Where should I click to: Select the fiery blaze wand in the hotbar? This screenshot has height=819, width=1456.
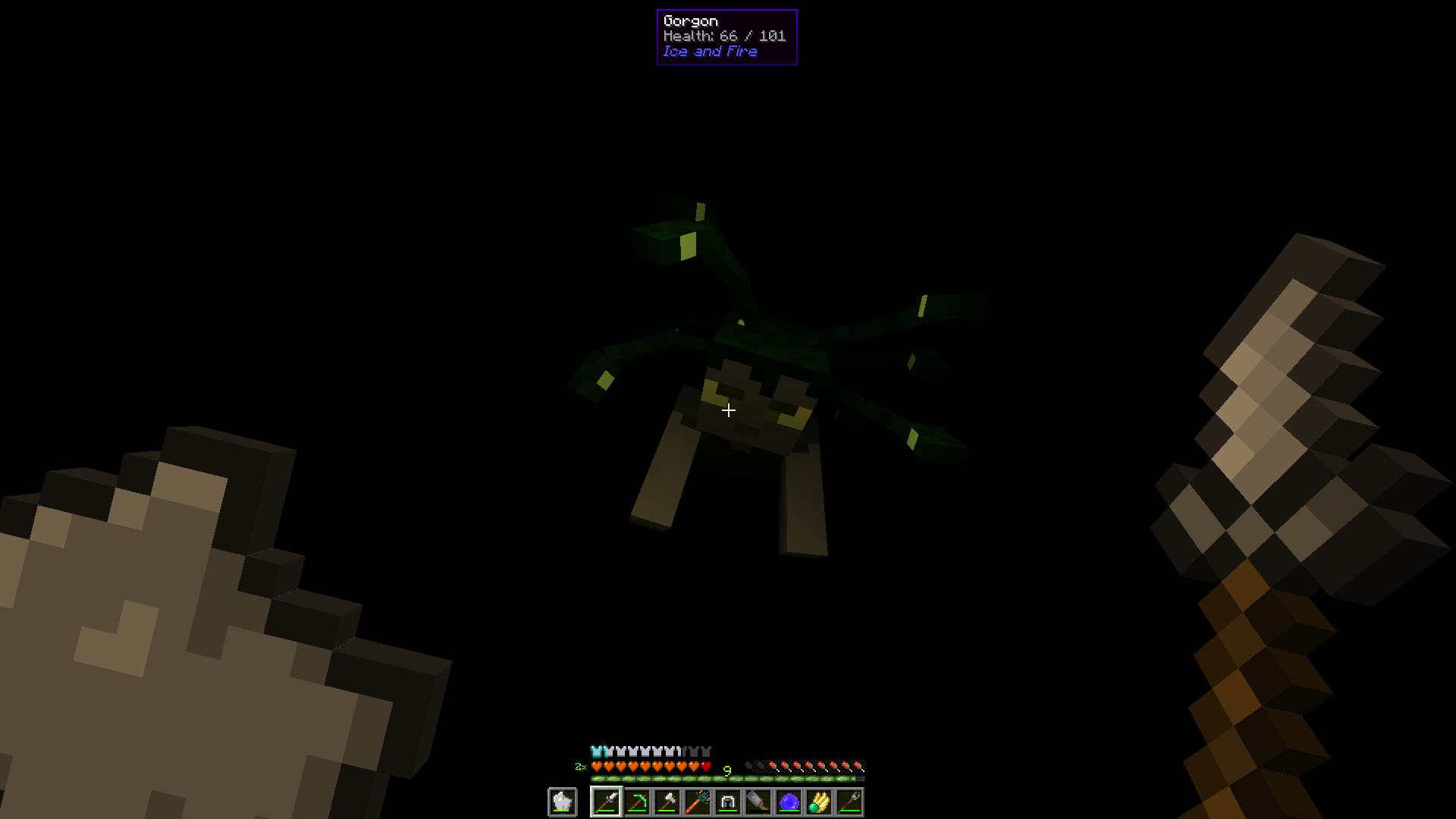coord(697,803)
